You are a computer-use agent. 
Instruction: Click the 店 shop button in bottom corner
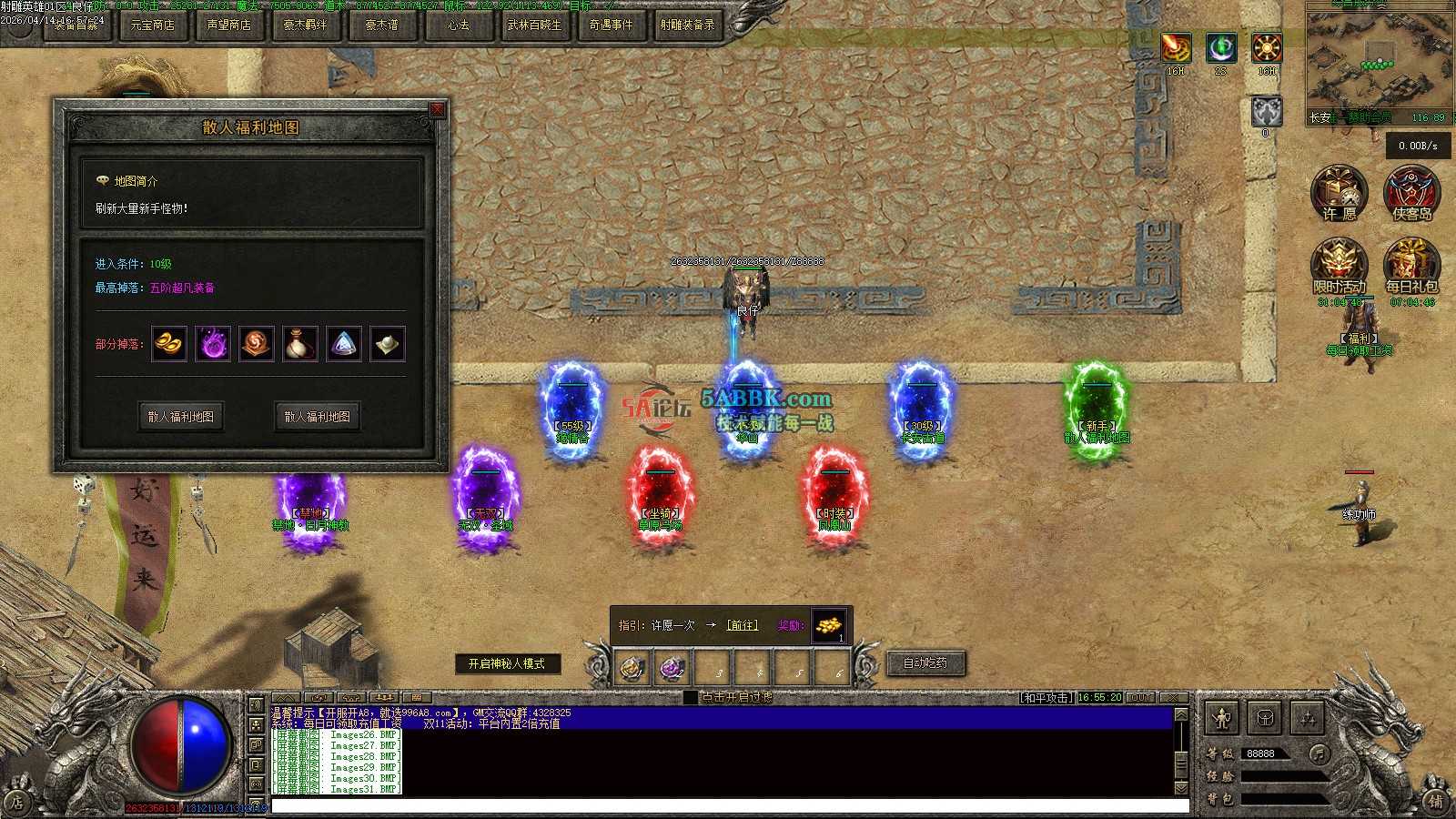click(16, 803)
